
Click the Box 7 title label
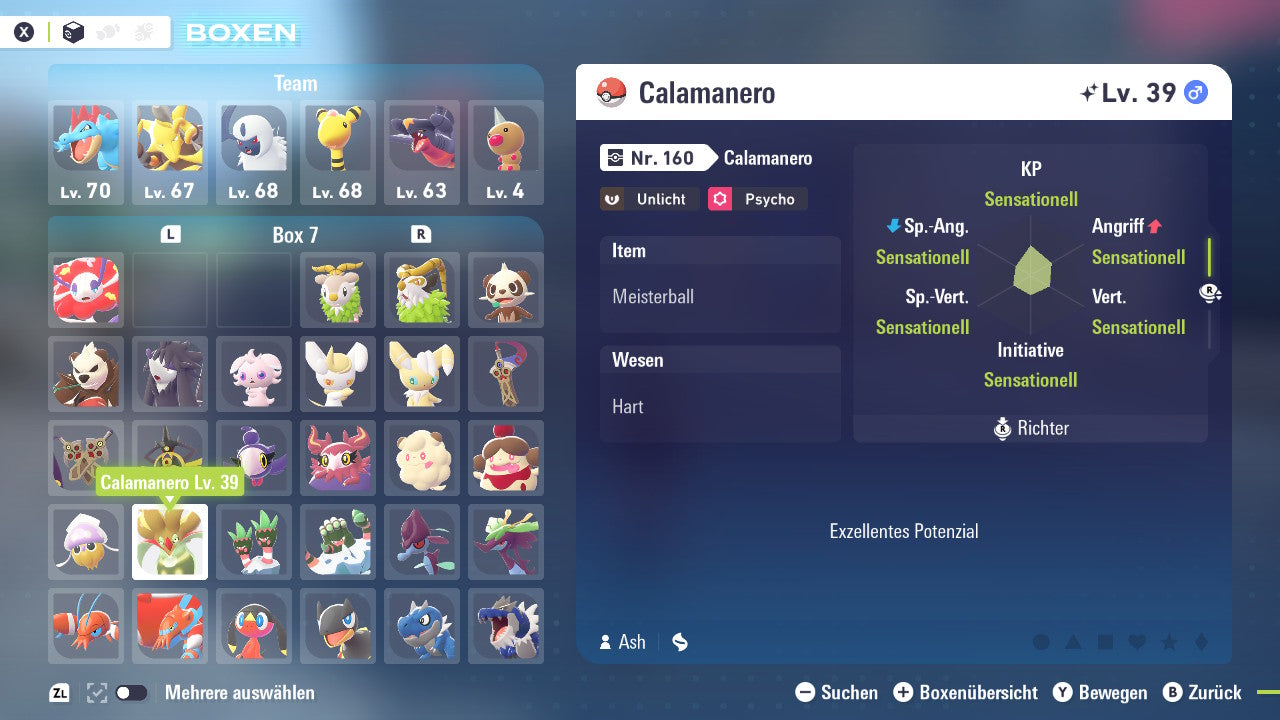point(295,234)
